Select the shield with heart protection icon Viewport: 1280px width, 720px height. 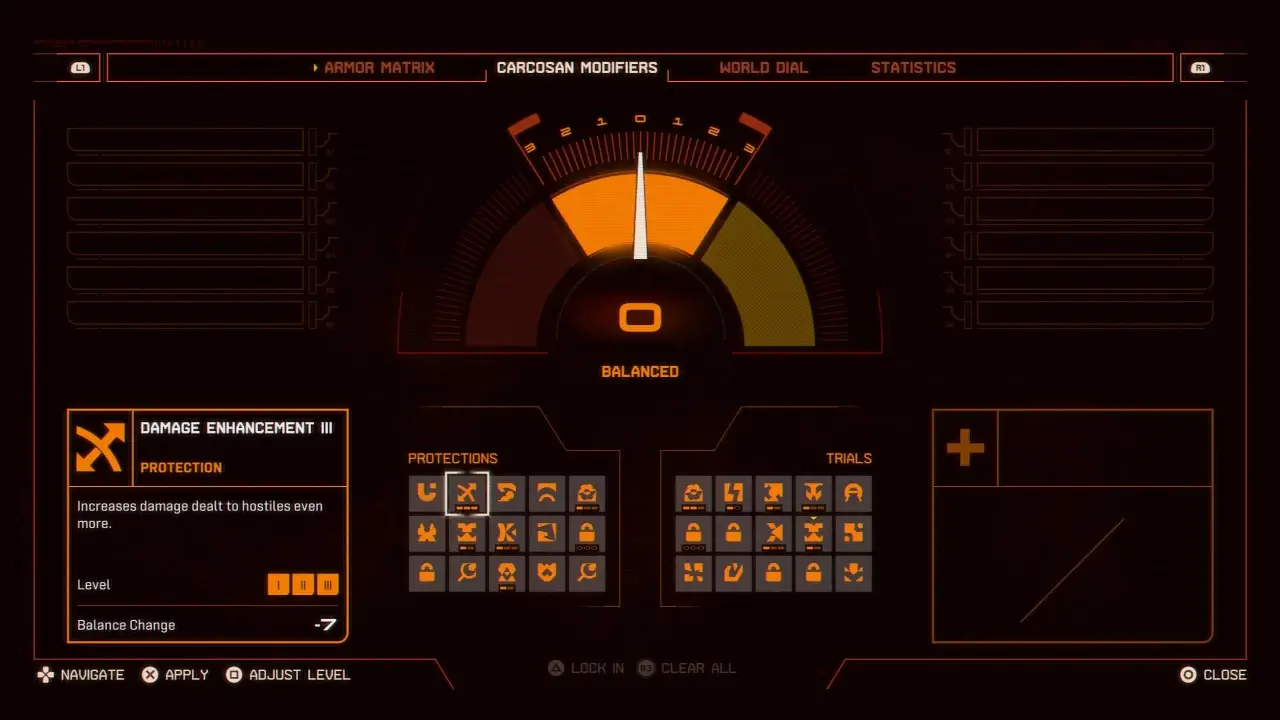pos(547,573)
